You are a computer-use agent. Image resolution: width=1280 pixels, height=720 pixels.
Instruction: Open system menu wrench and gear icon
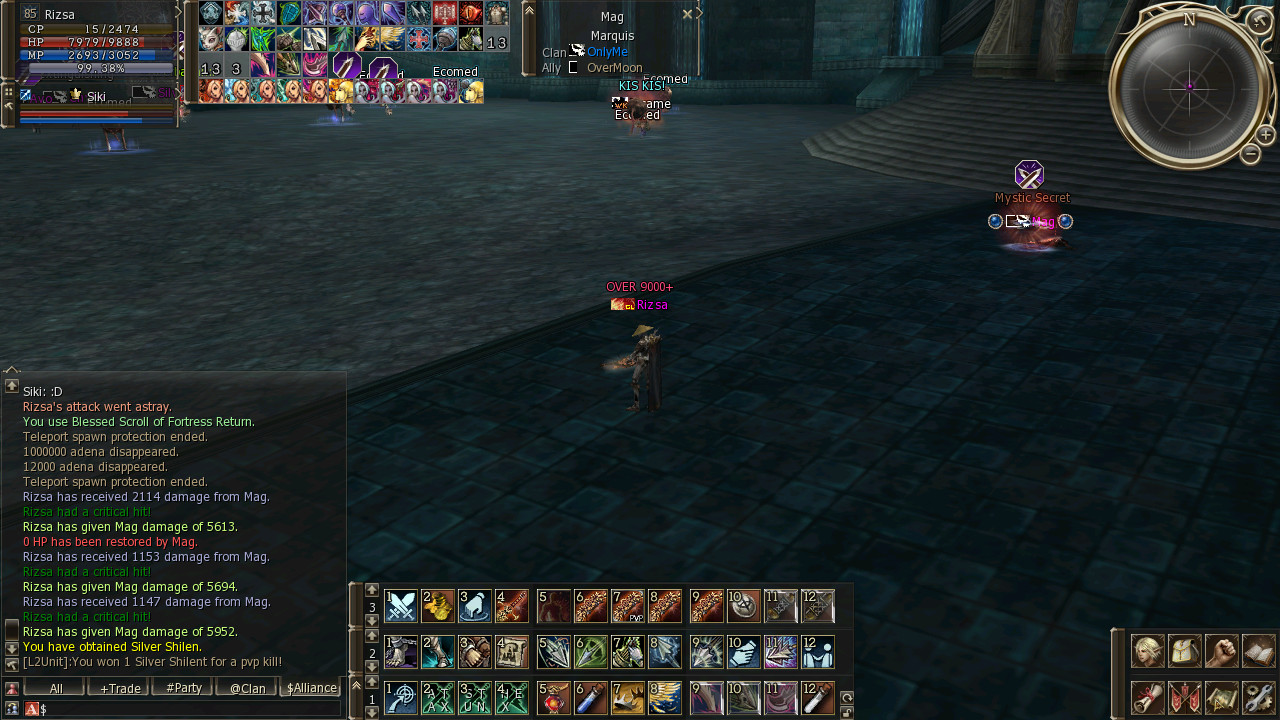point(1259,697)
